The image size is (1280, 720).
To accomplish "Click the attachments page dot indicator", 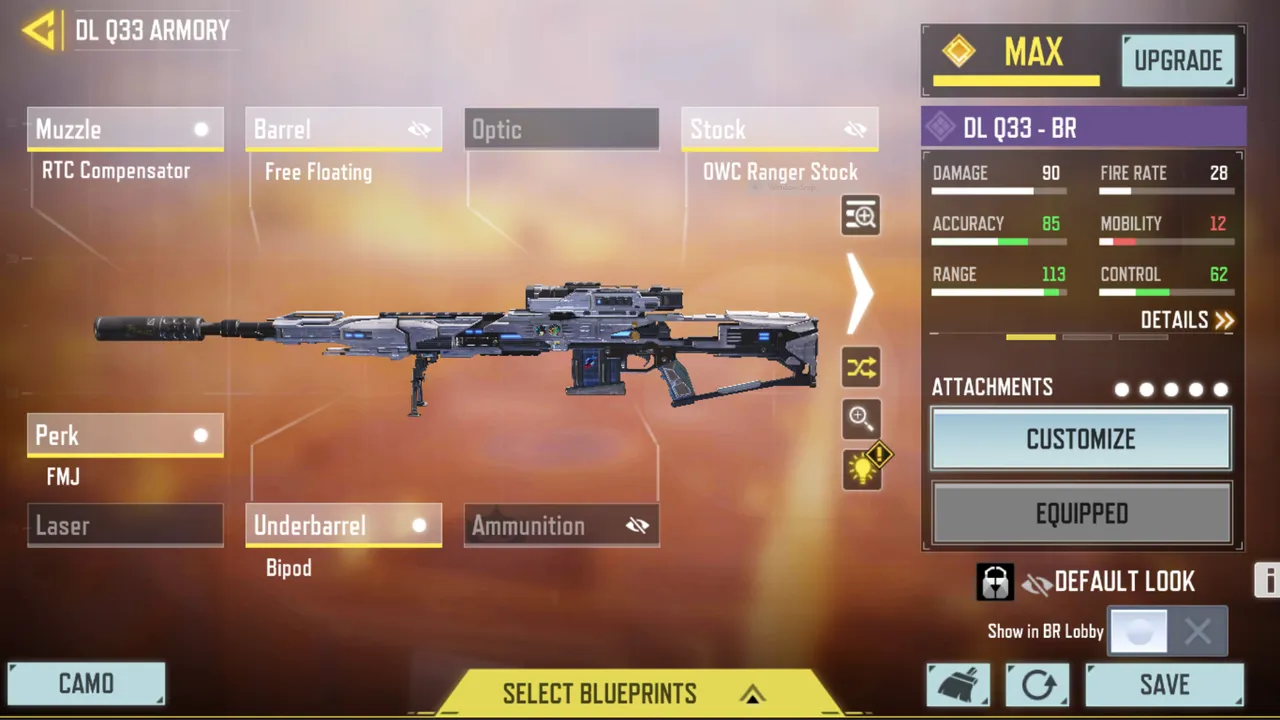I will click(1171, 390).
